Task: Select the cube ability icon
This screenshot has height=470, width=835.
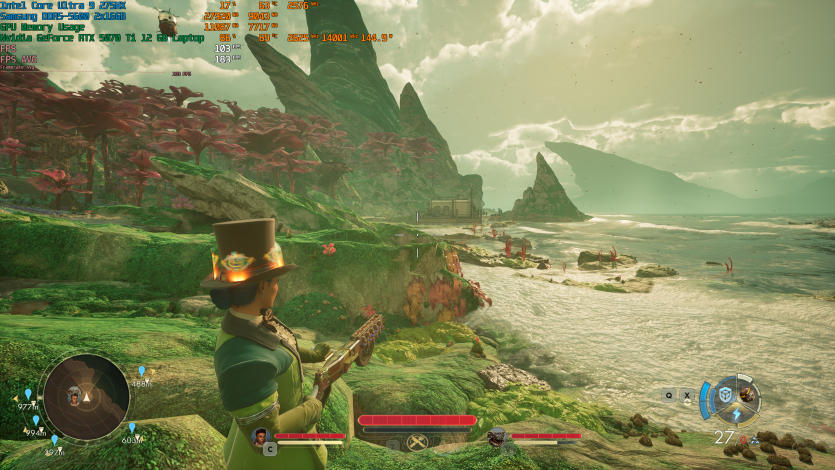Action: tap(723, 395)
